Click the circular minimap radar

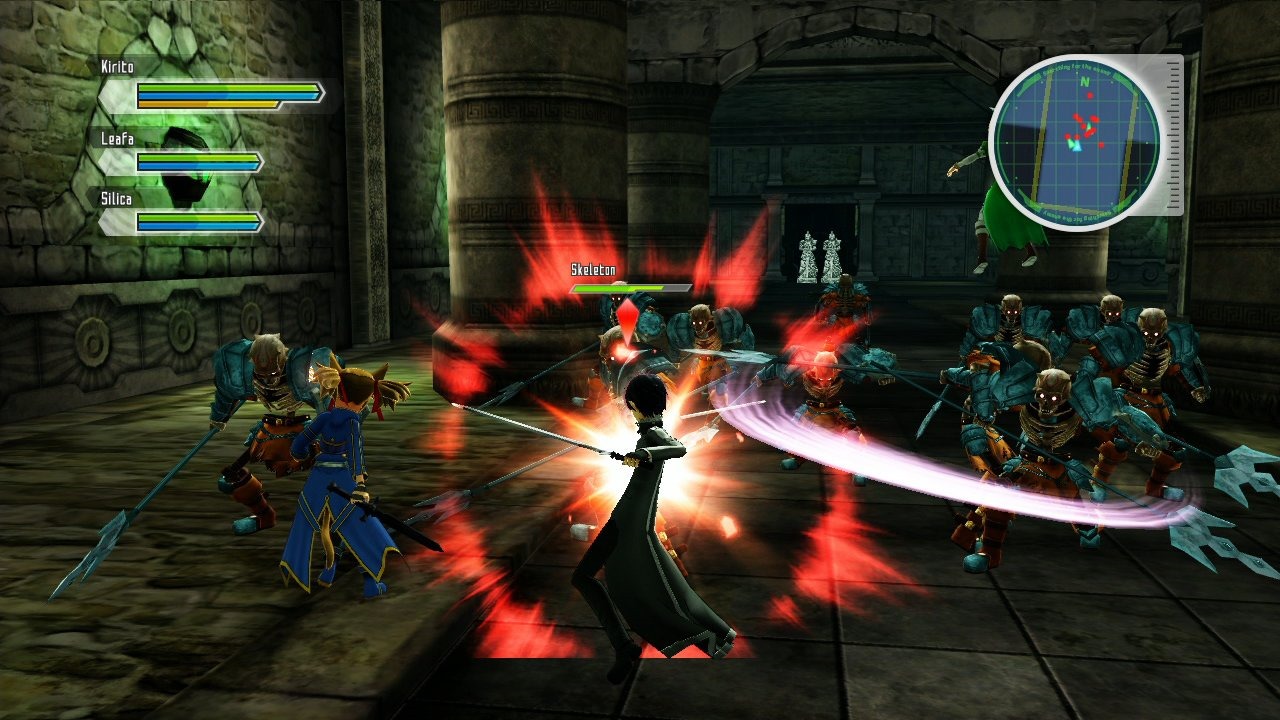(x=1075, y=143)
